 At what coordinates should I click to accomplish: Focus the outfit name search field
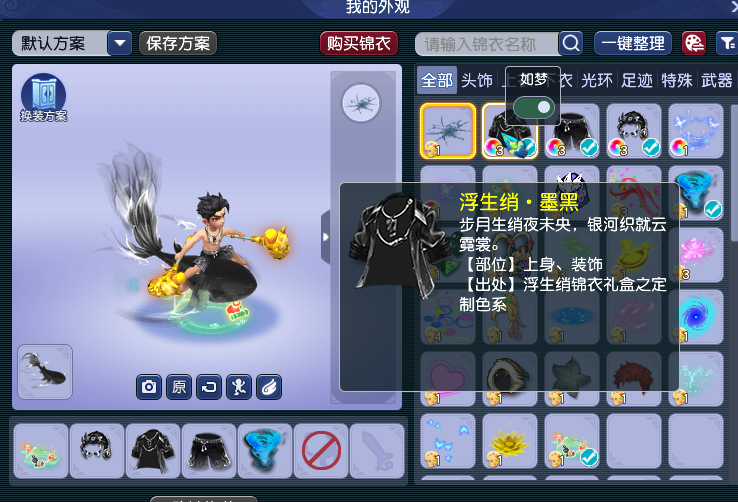(x=489, y=43)
